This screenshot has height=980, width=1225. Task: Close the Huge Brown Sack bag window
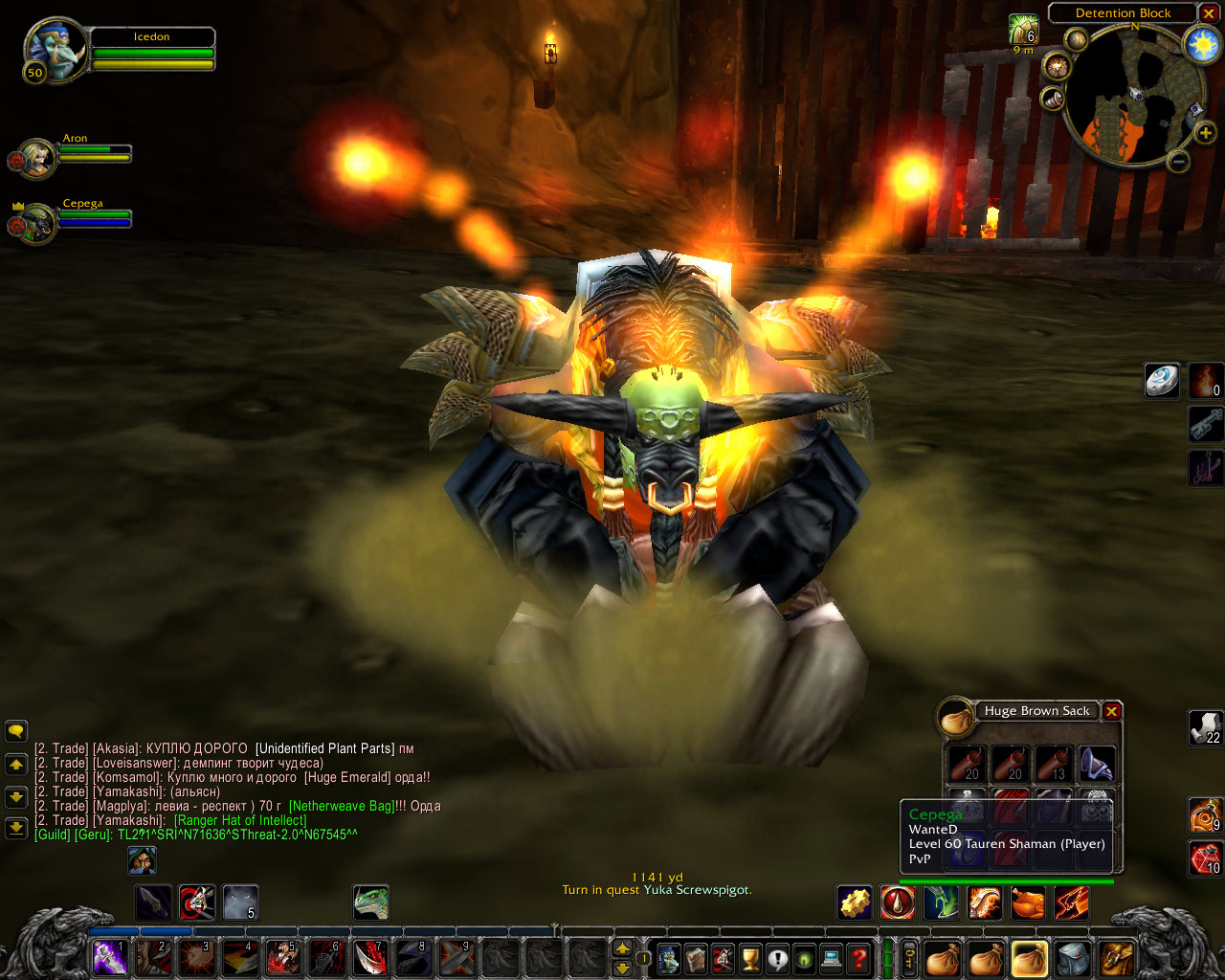click(x=1111, y=711)
